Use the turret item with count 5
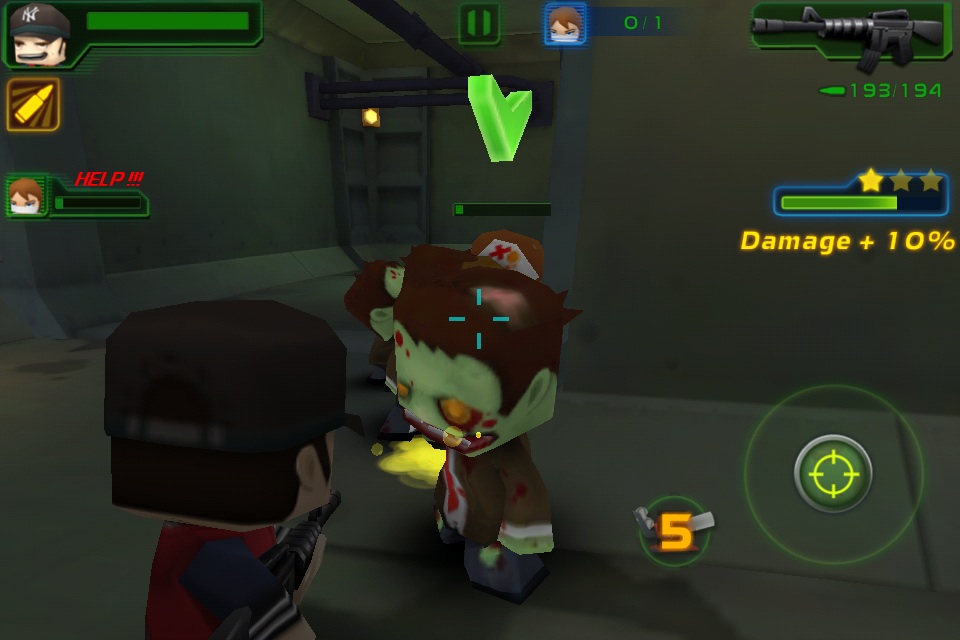 [675, 531]
